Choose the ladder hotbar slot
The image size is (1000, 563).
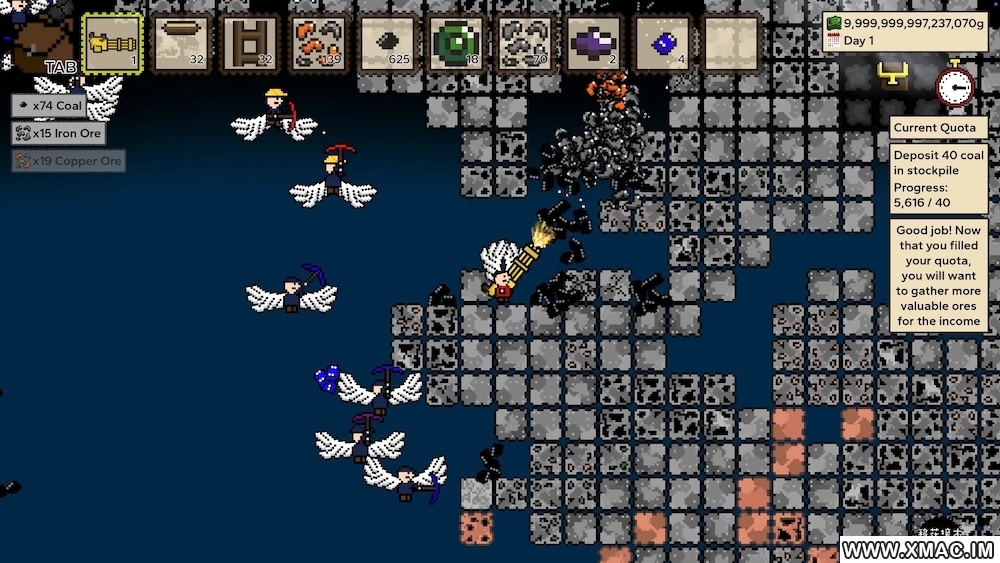coord(251,44)
